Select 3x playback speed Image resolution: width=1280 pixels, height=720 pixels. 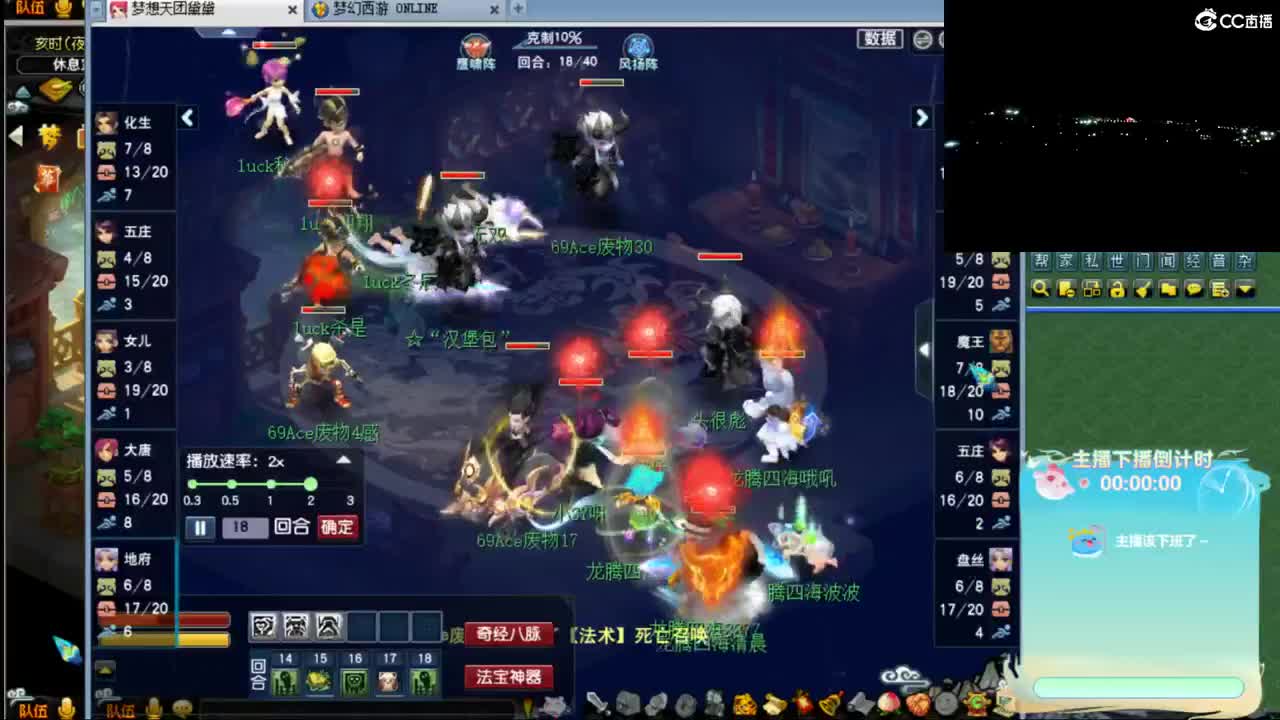coord(350,490)
